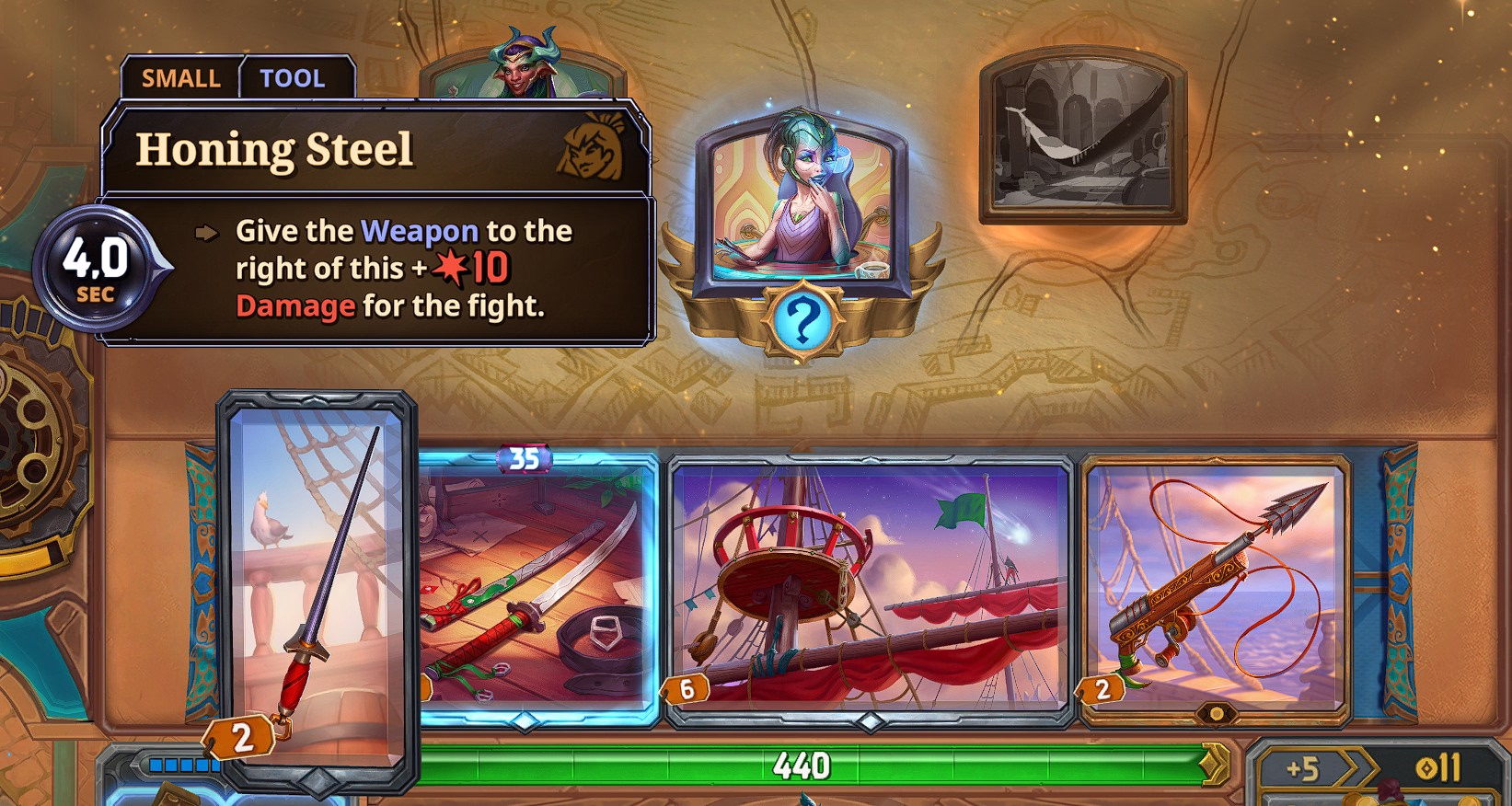Select the Honing Steel rapier card
The image size is (1512, 806).
coord(317,589)
